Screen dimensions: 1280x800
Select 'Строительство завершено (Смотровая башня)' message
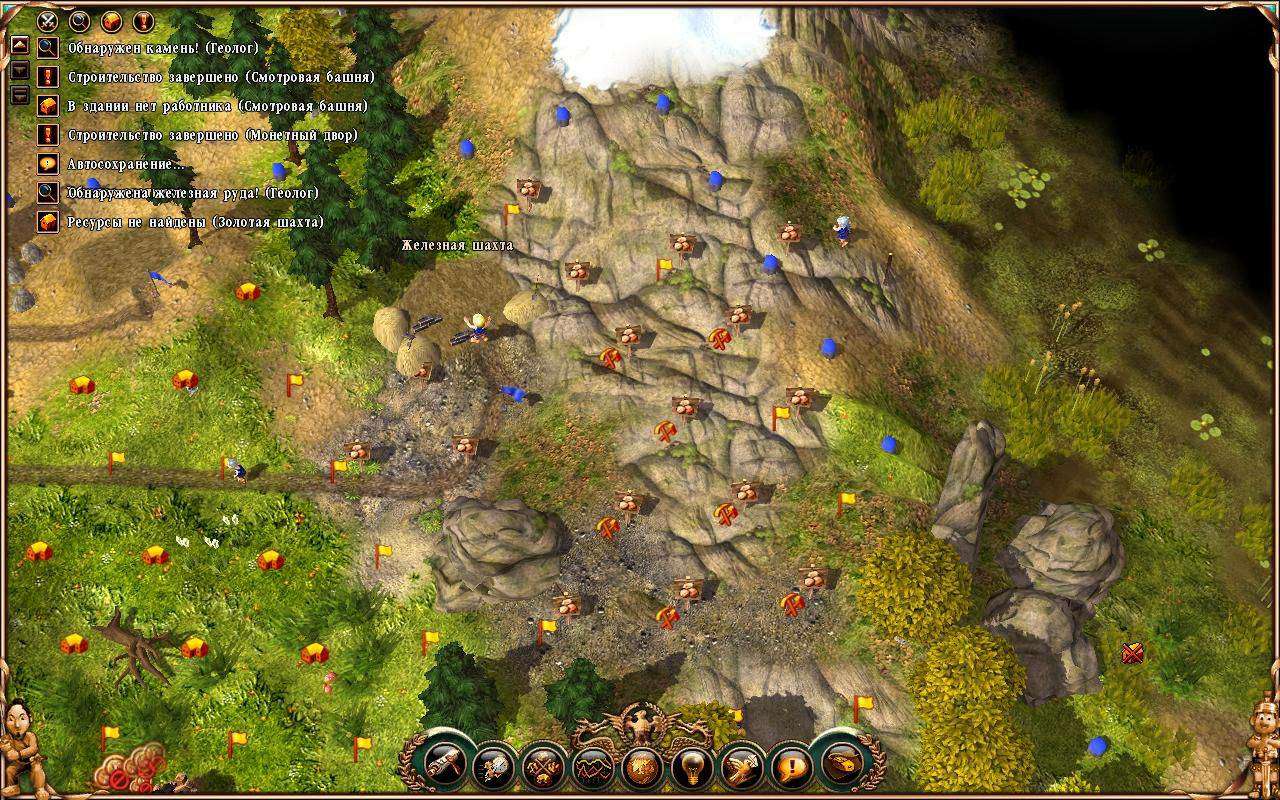tap(221, 76)
